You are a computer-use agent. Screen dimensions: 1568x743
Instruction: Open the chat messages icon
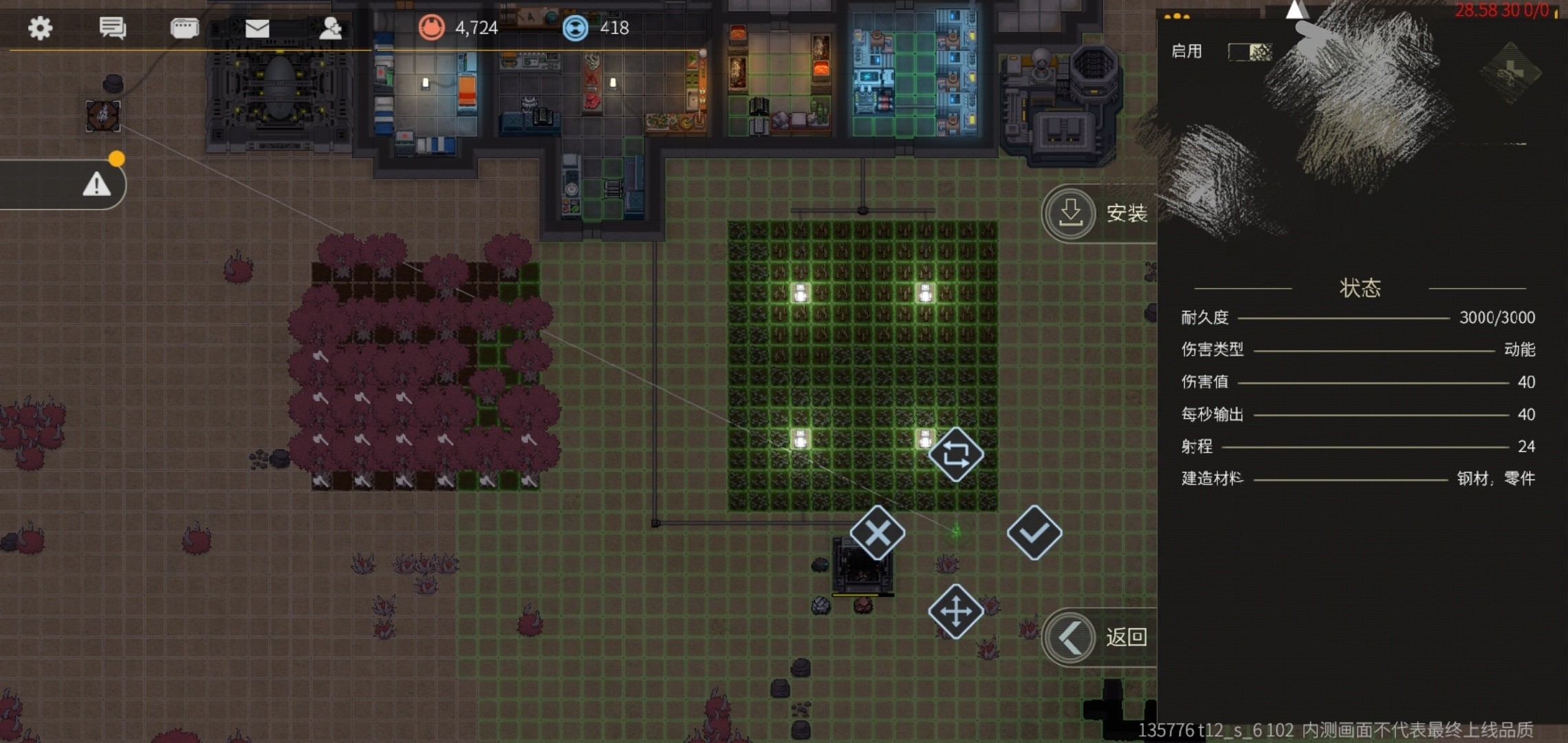[112, 28]
